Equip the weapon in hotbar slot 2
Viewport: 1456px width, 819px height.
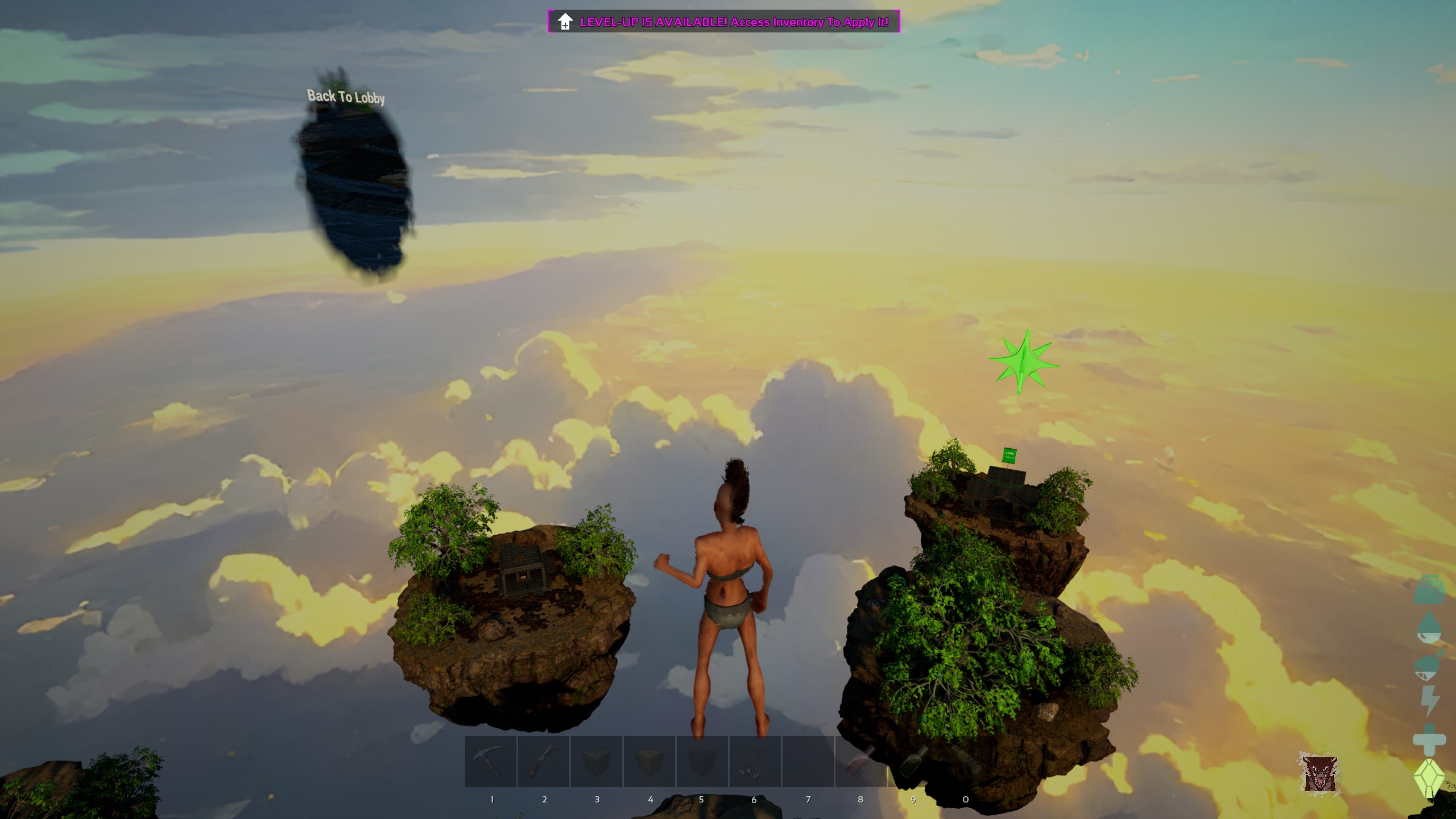544,761
